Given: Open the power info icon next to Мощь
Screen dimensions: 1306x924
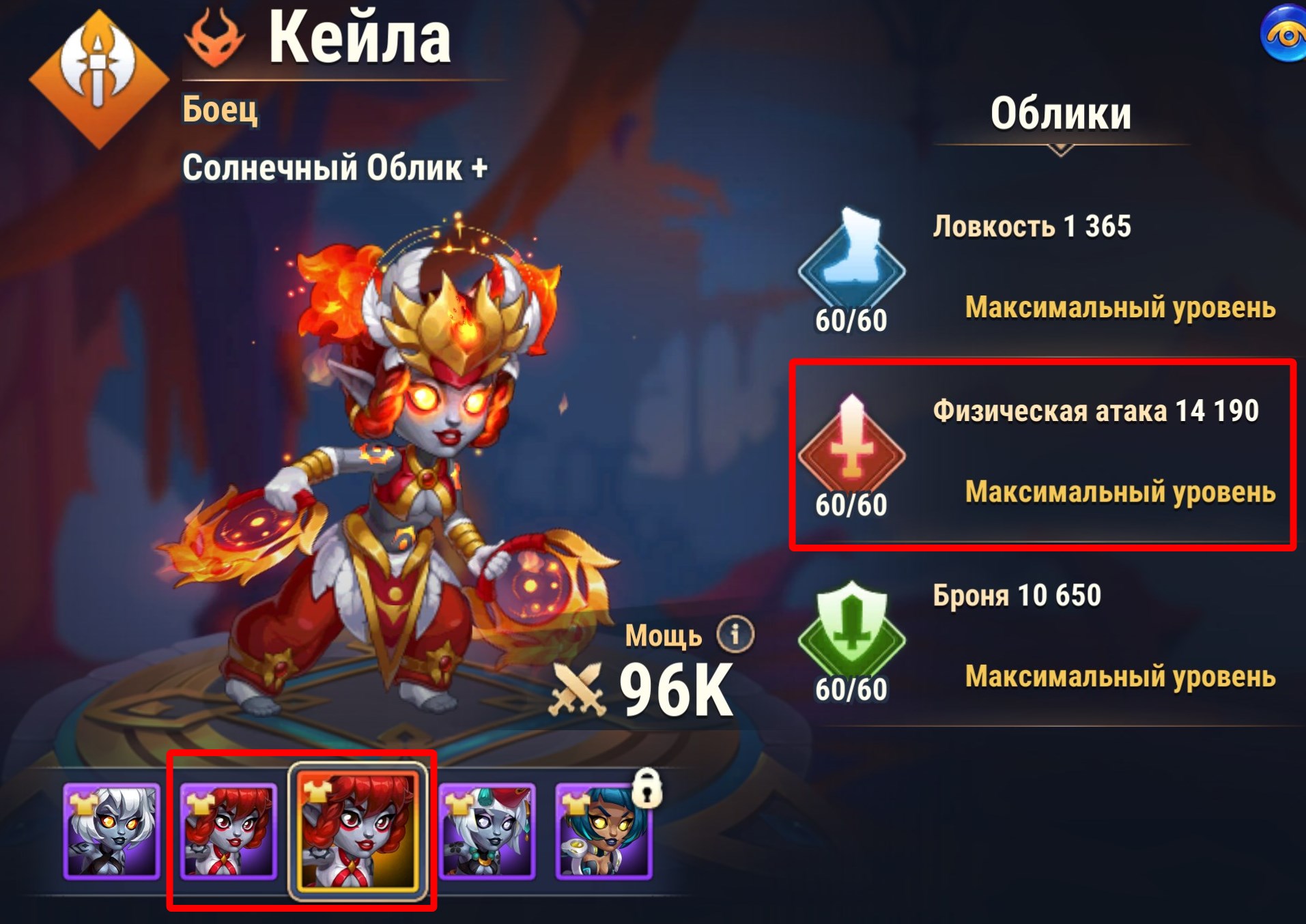Looking at the screenshot, I should (735, 635).
